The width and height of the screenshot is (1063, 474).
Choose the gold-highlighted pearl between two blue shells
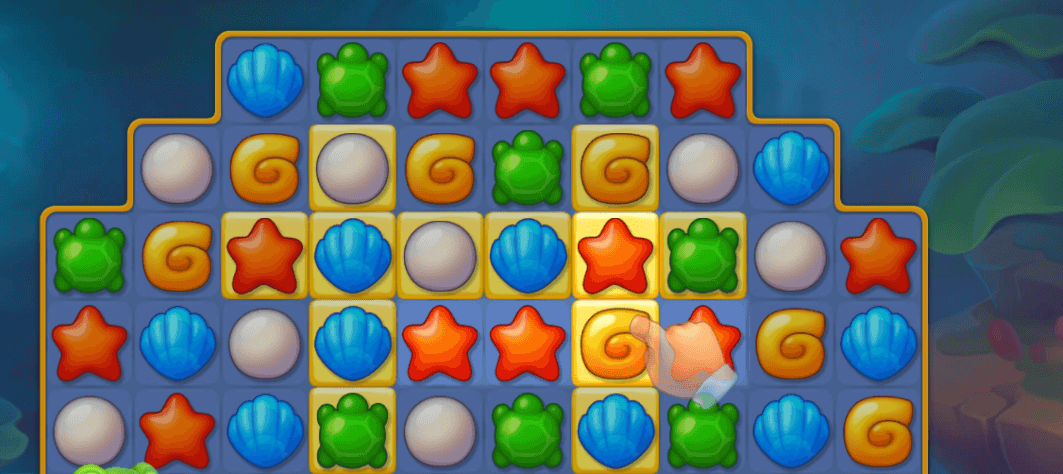tap(440, 254)
